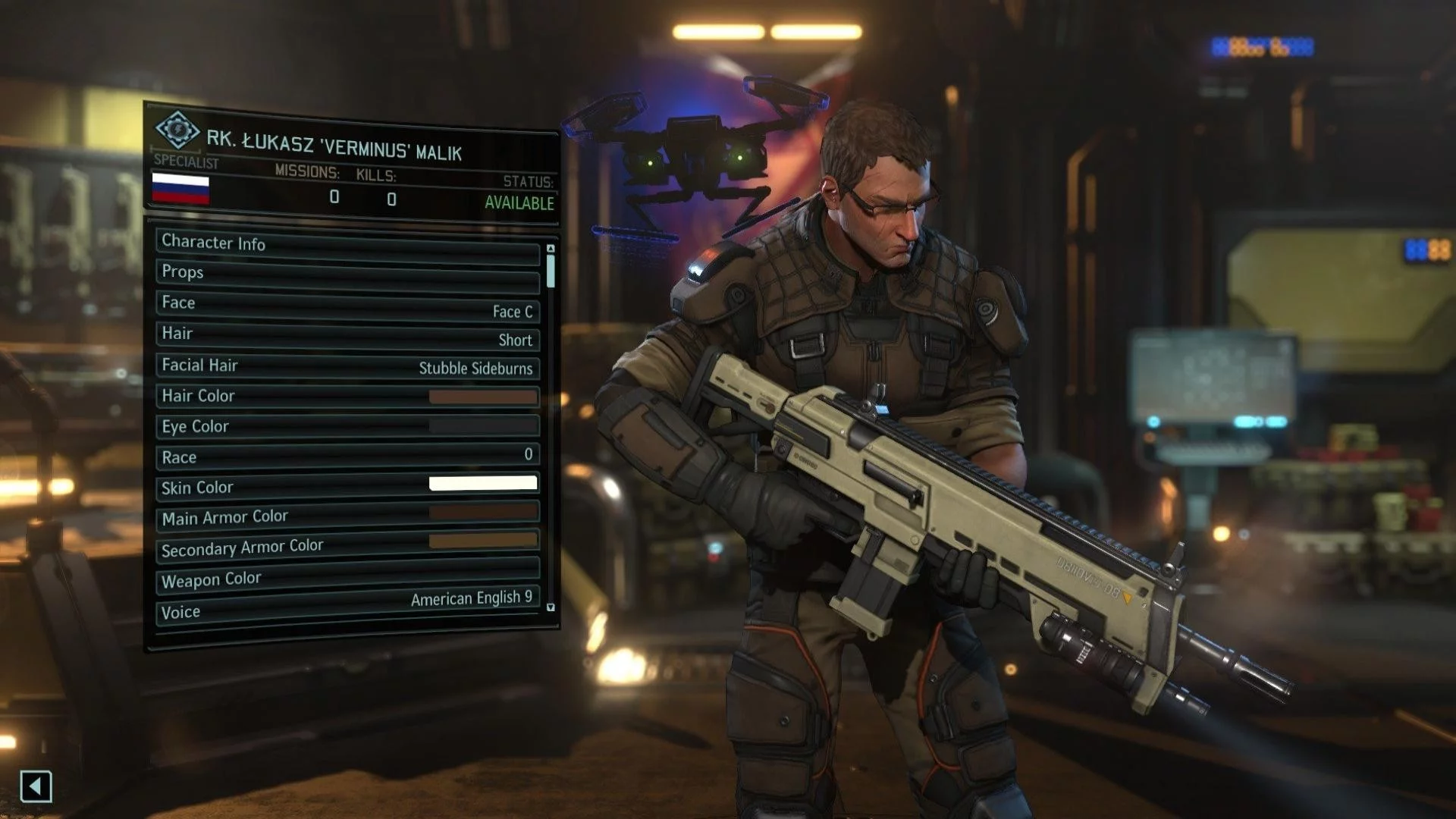This screenshot has height=819, width=1456.
Task: Click the list's scroll-down arrow
Action: [x=551, y=607]
